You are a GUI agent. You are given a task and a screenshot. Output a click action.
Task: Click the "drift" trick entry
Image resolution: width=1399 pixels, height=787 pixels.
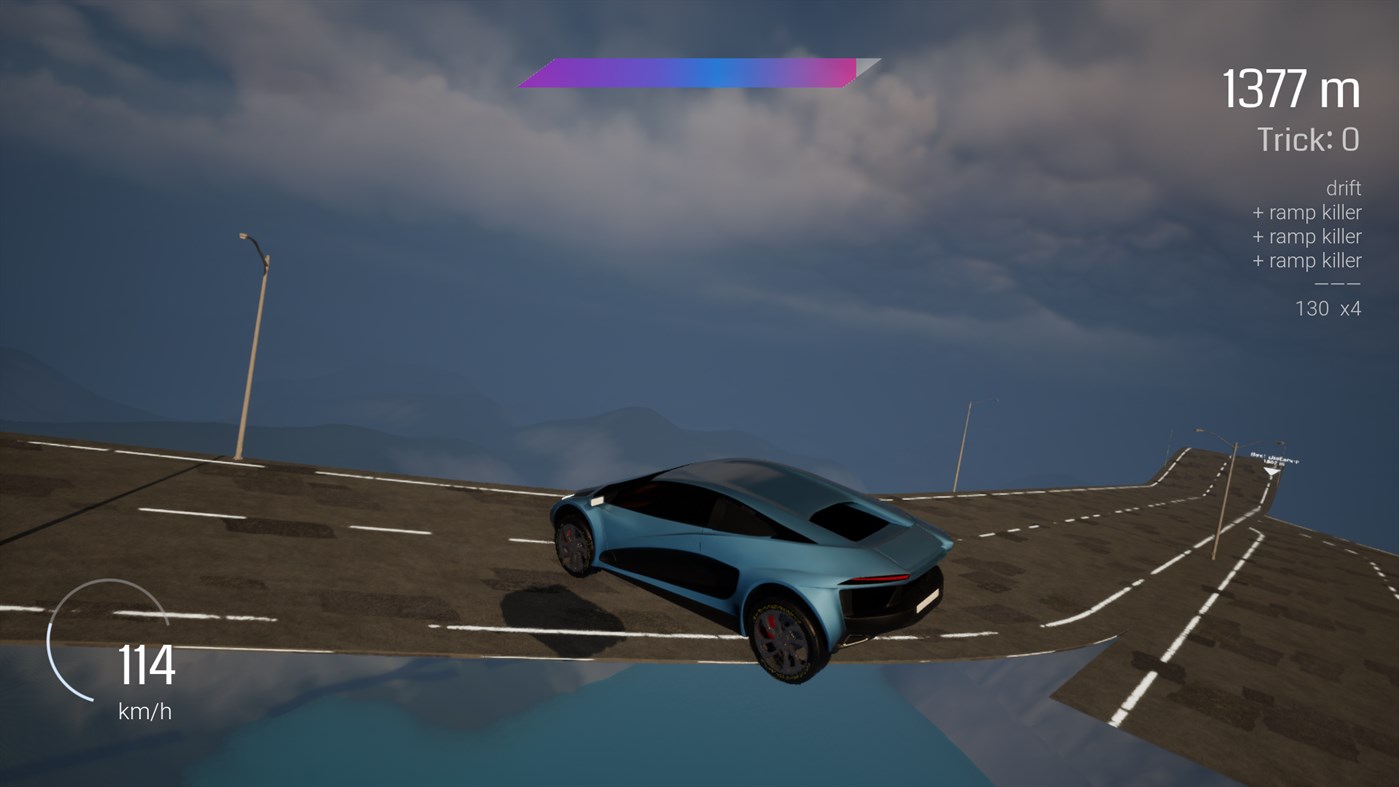pos(1346,187)
